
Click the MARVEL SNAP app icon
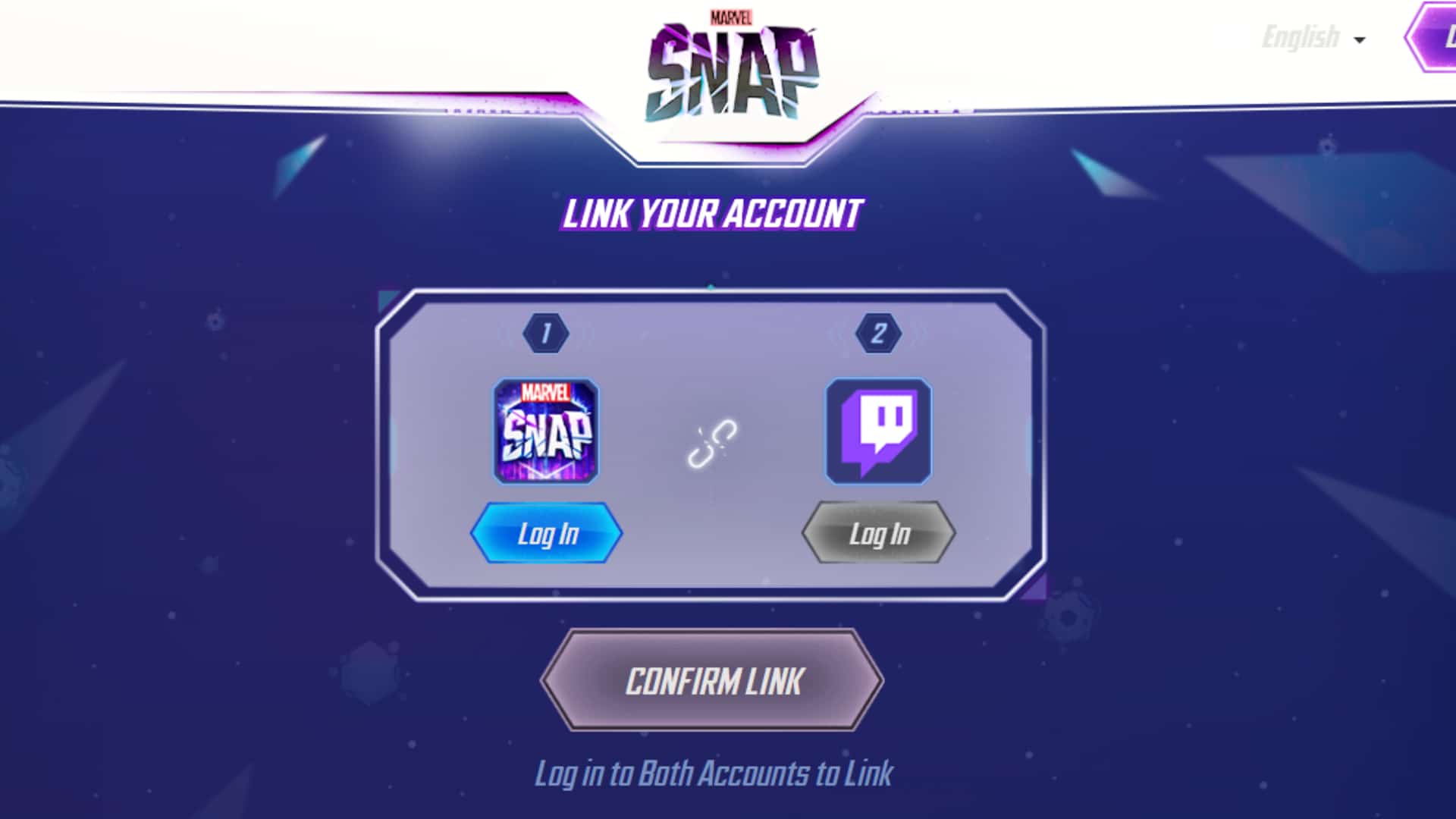pos(546,431)
